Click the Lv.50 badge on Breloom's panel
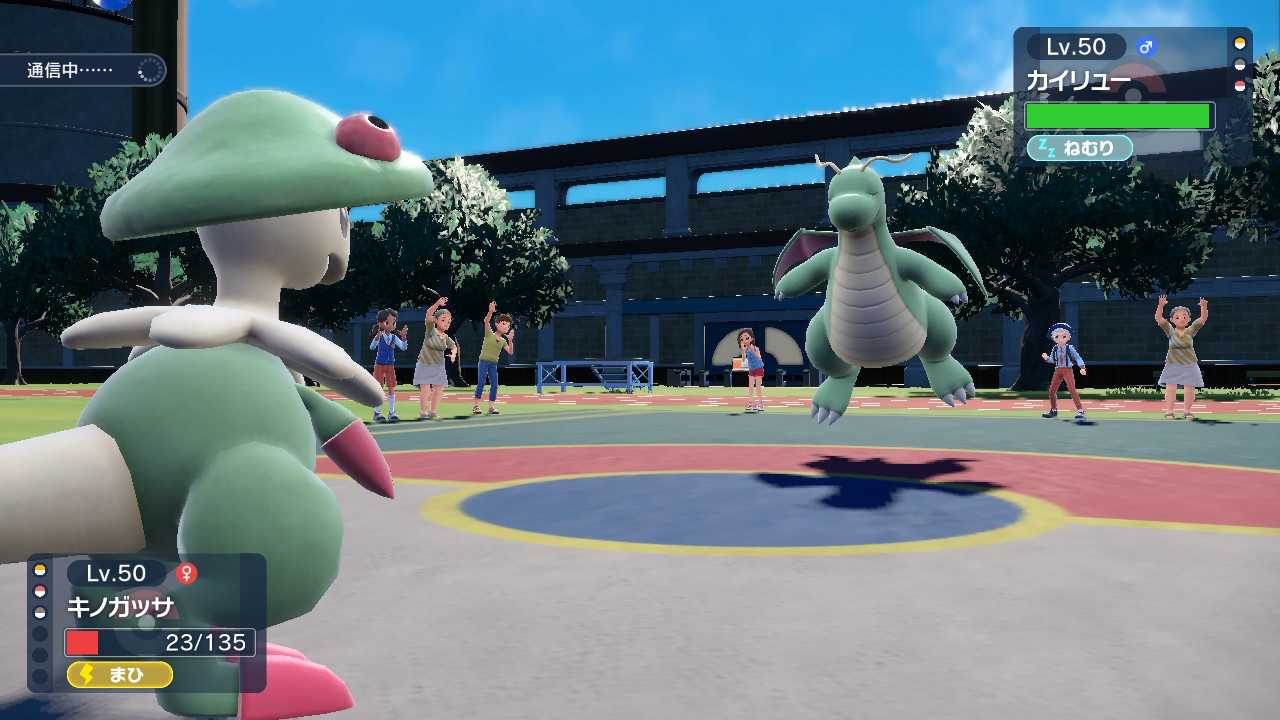 [117, 572]
